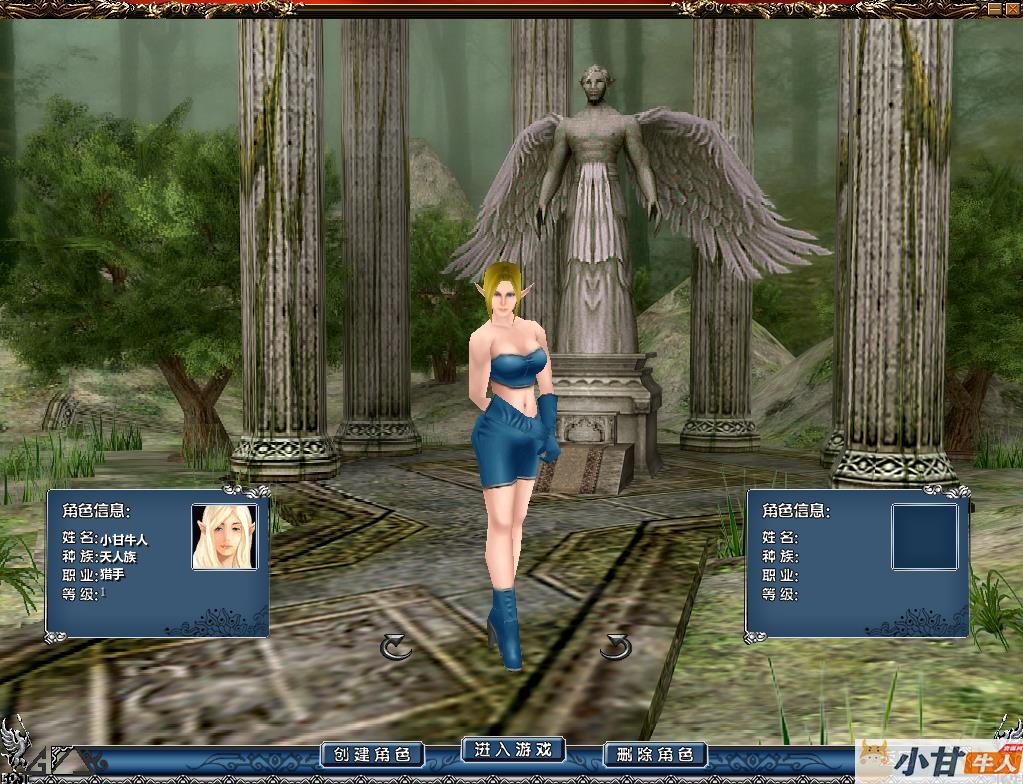Rotate the character with the left arrow
Image resolution: width=1023 pixels, height=784 pixels.
pos(396,648)
